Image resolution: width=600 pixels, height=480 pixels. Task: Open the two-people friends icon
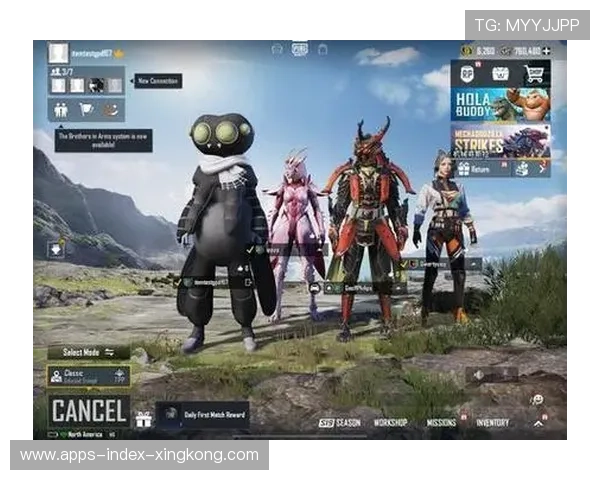click(61, 110)
